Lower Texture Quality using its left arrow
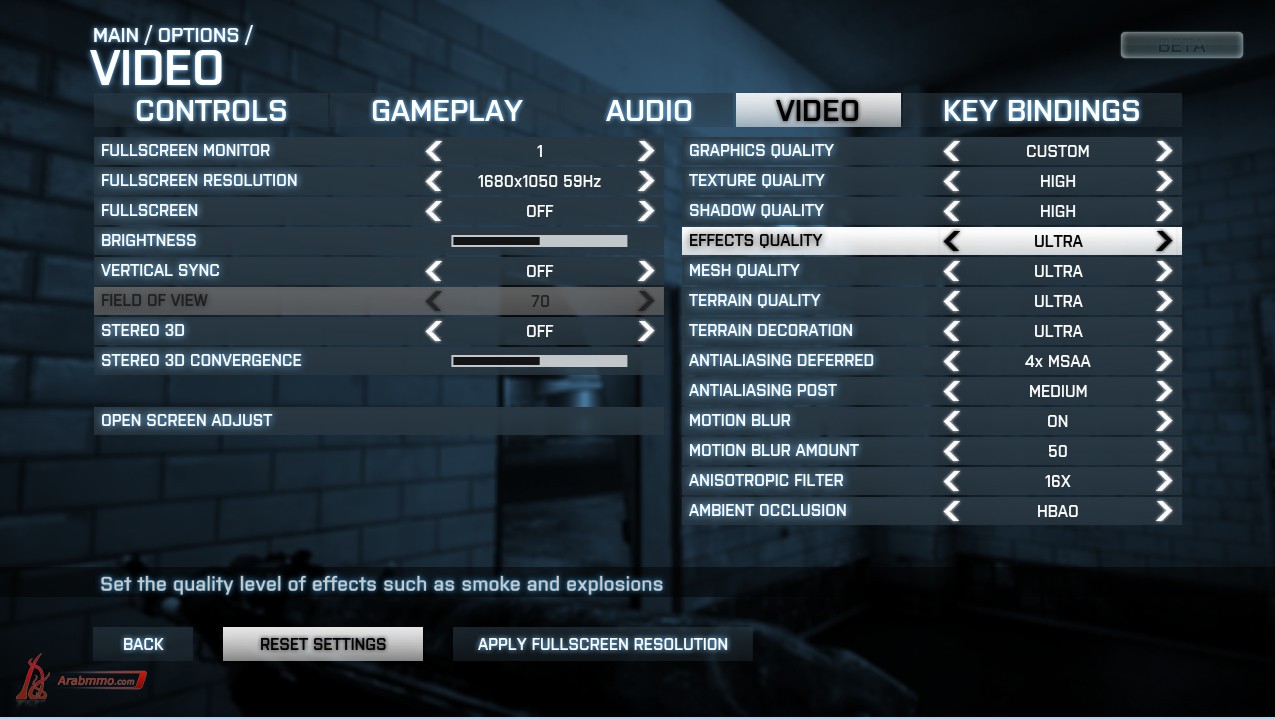Viewport: 1275px width, 719px height. pyautogui.click(x=952, y=181)
